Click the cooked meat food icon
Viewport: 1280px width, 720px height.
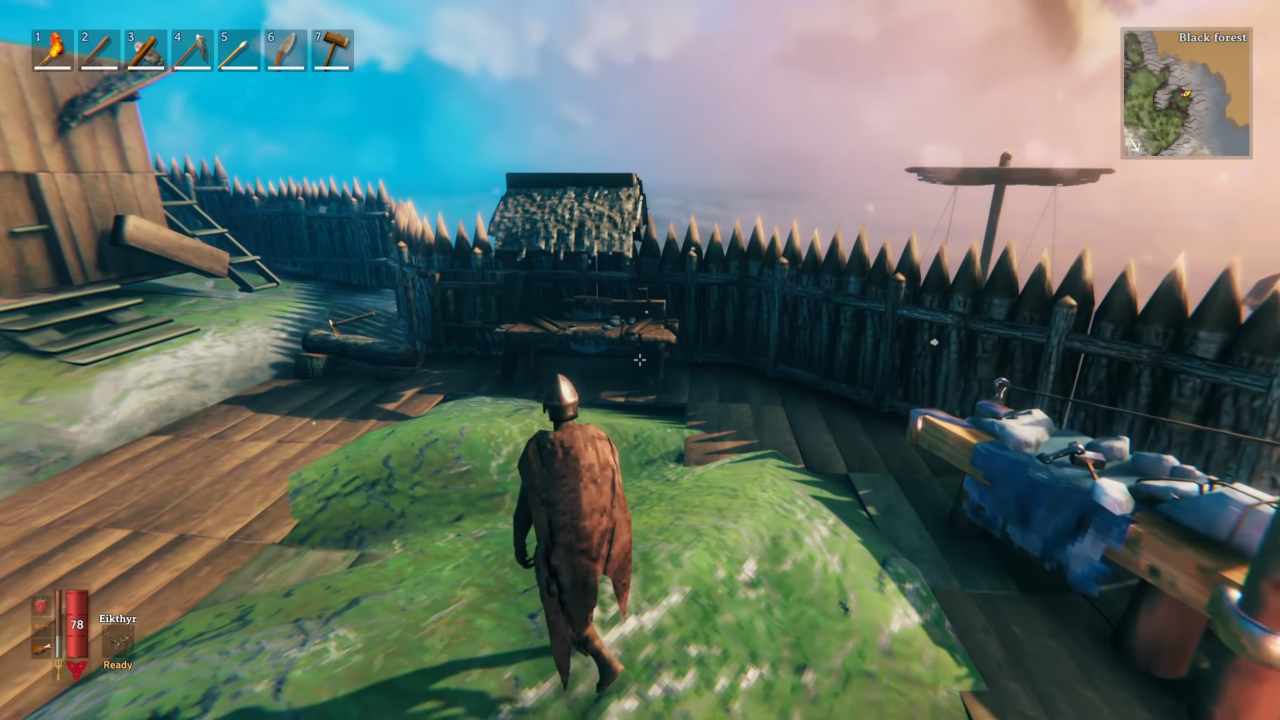[x=40, y=647]
